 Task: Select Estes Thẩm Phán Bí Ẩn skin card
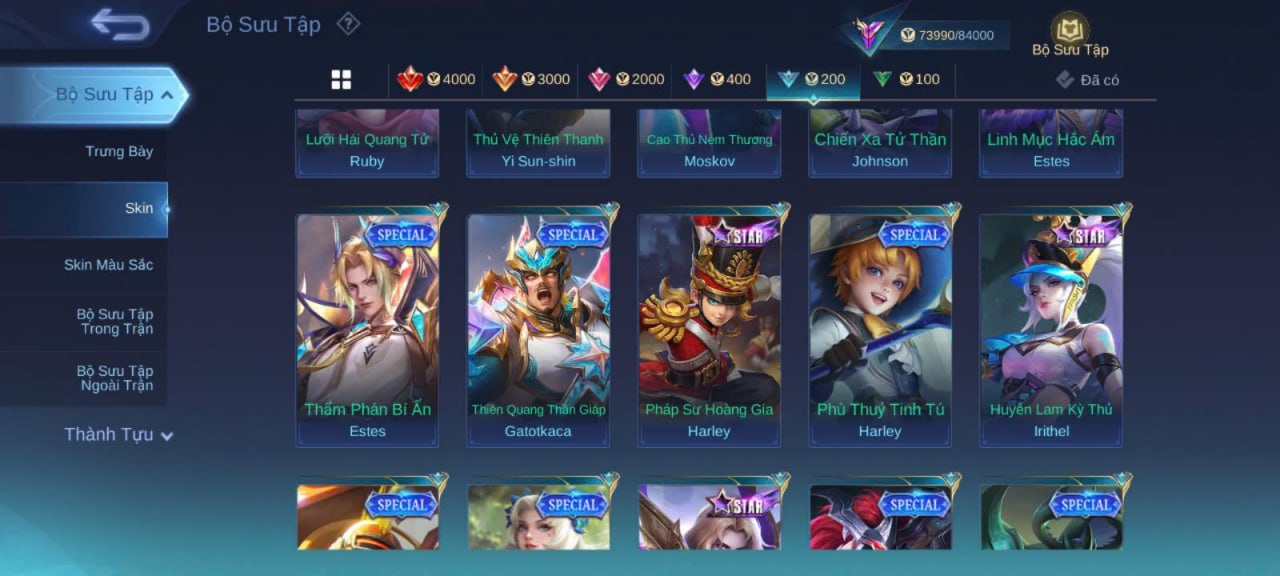coord(367,328)
